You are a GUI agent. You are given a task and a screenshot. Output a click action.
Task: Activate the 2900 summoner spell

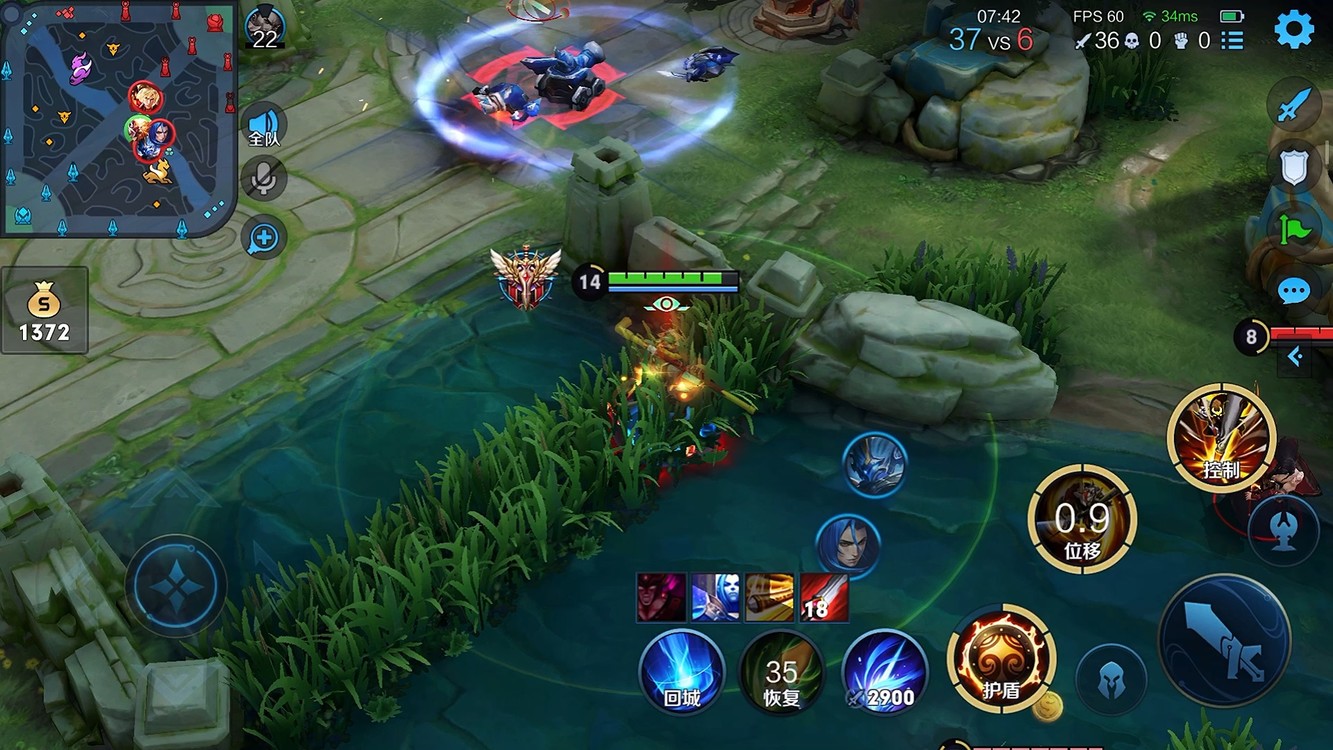884,672
